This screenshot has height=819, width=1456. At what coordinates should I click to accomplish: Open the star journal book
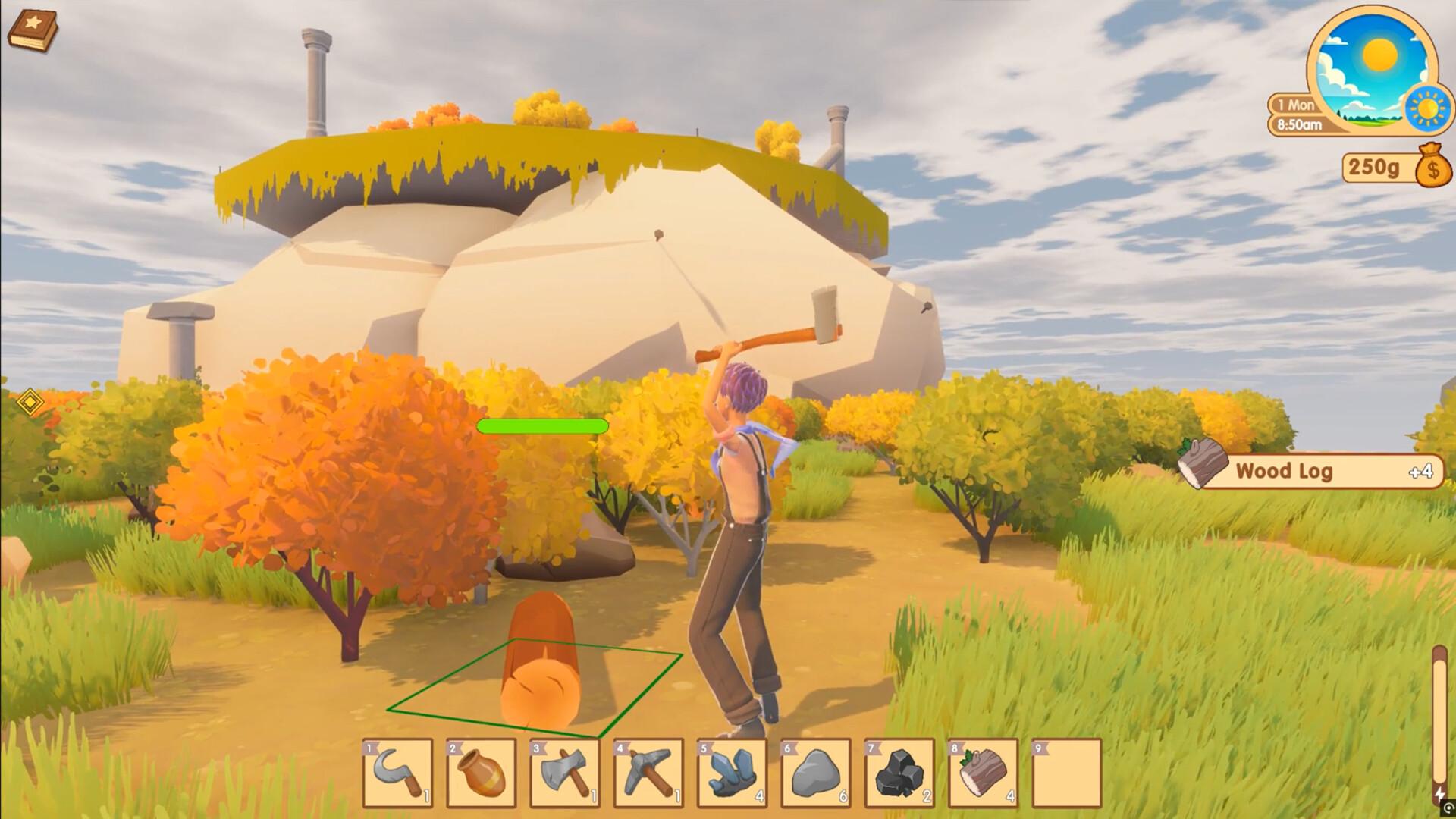pos(33,32)
